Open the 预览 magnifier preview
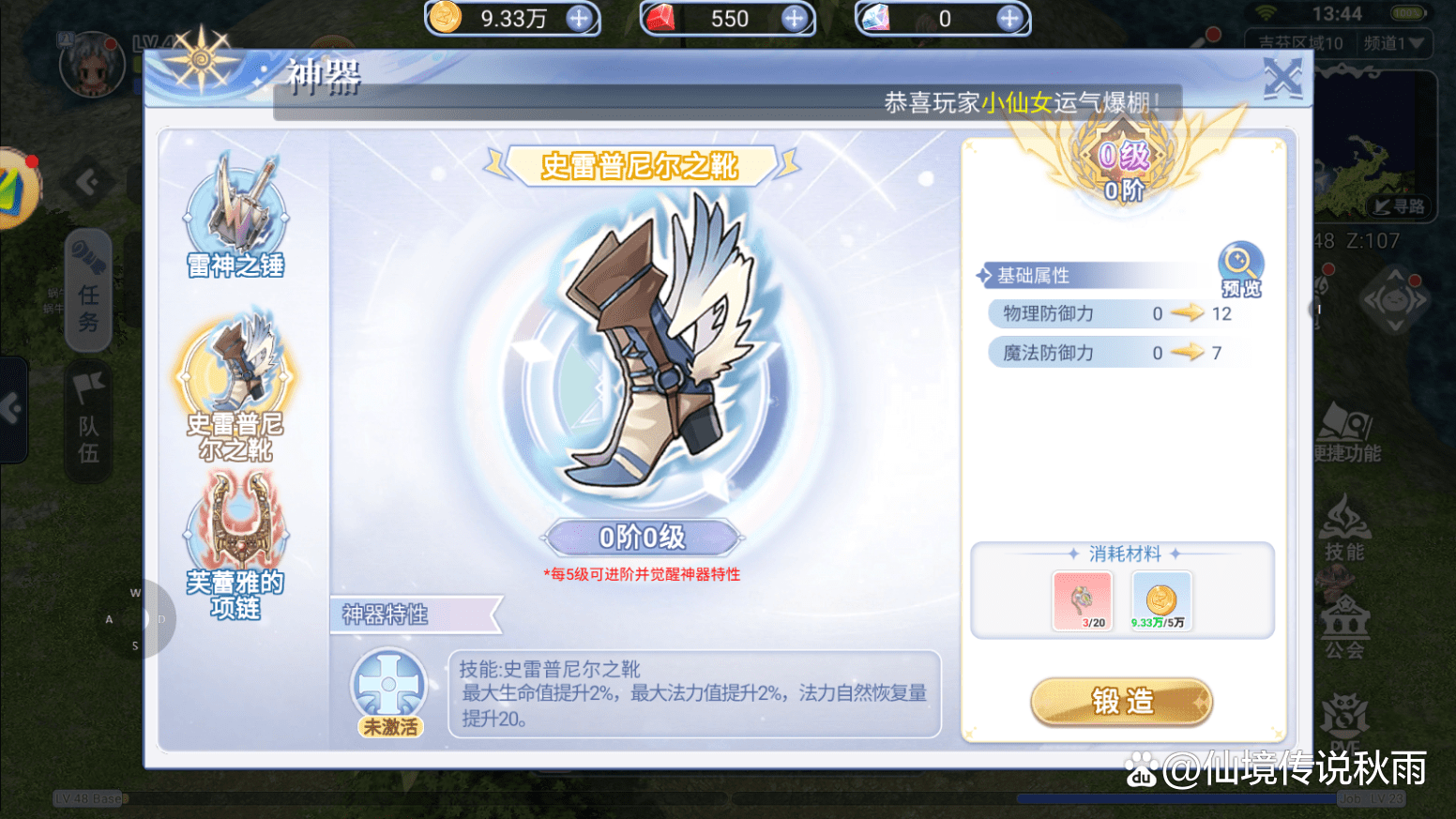Image resolution: width=1456 pixels, height=819 pixels. [x=1240, y=269]
